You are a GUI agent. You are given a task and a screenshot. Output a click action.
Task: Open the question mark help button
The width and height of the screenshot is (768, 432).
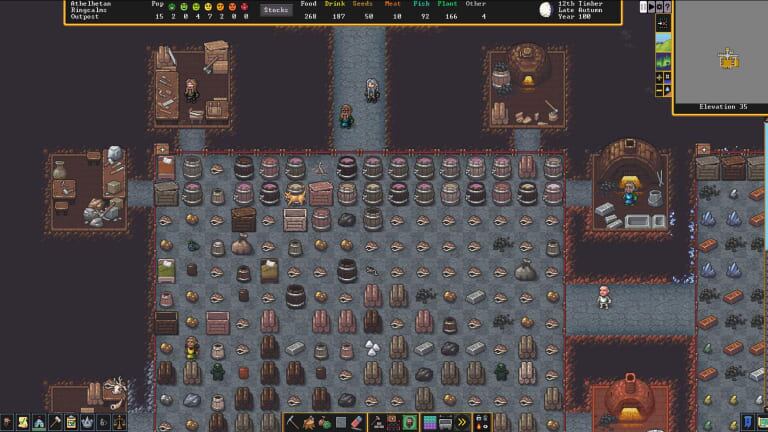pos(668,7)
